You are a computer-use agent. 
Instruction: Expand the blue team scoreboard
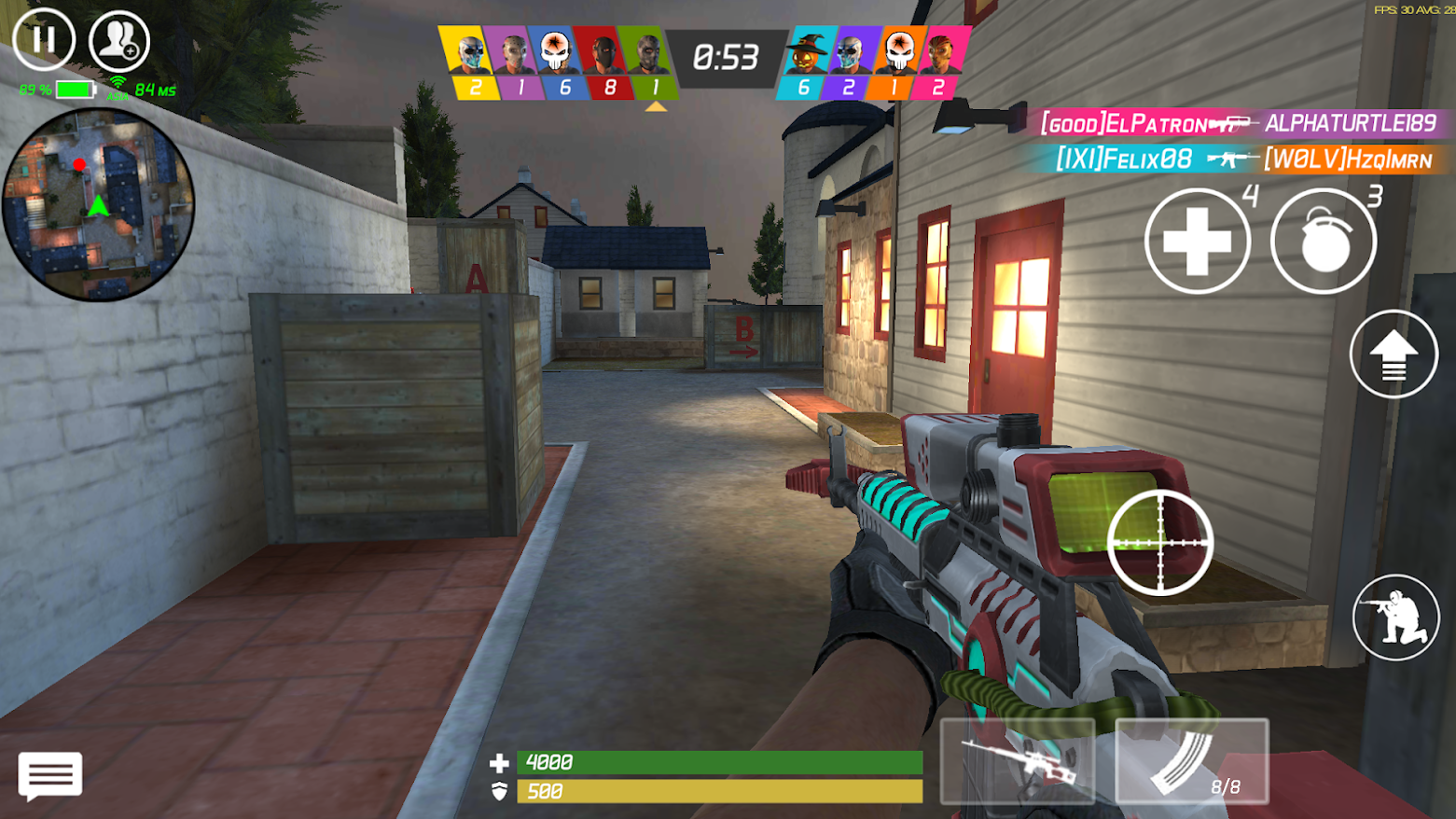coord(872,61)
